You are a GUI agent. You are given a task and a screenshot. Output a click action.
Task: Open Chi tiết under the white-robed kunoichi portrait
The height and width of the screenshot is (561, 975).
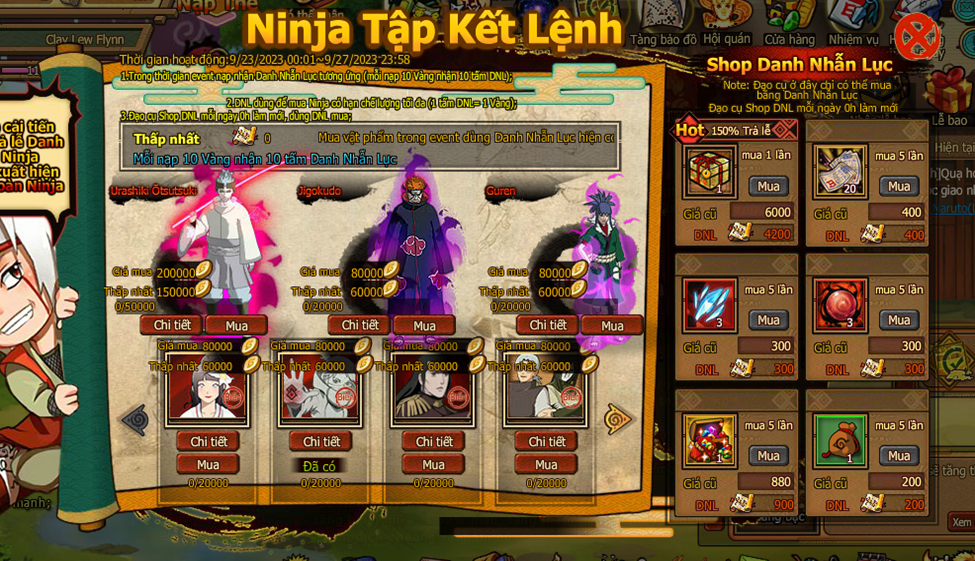coord(208,441)
